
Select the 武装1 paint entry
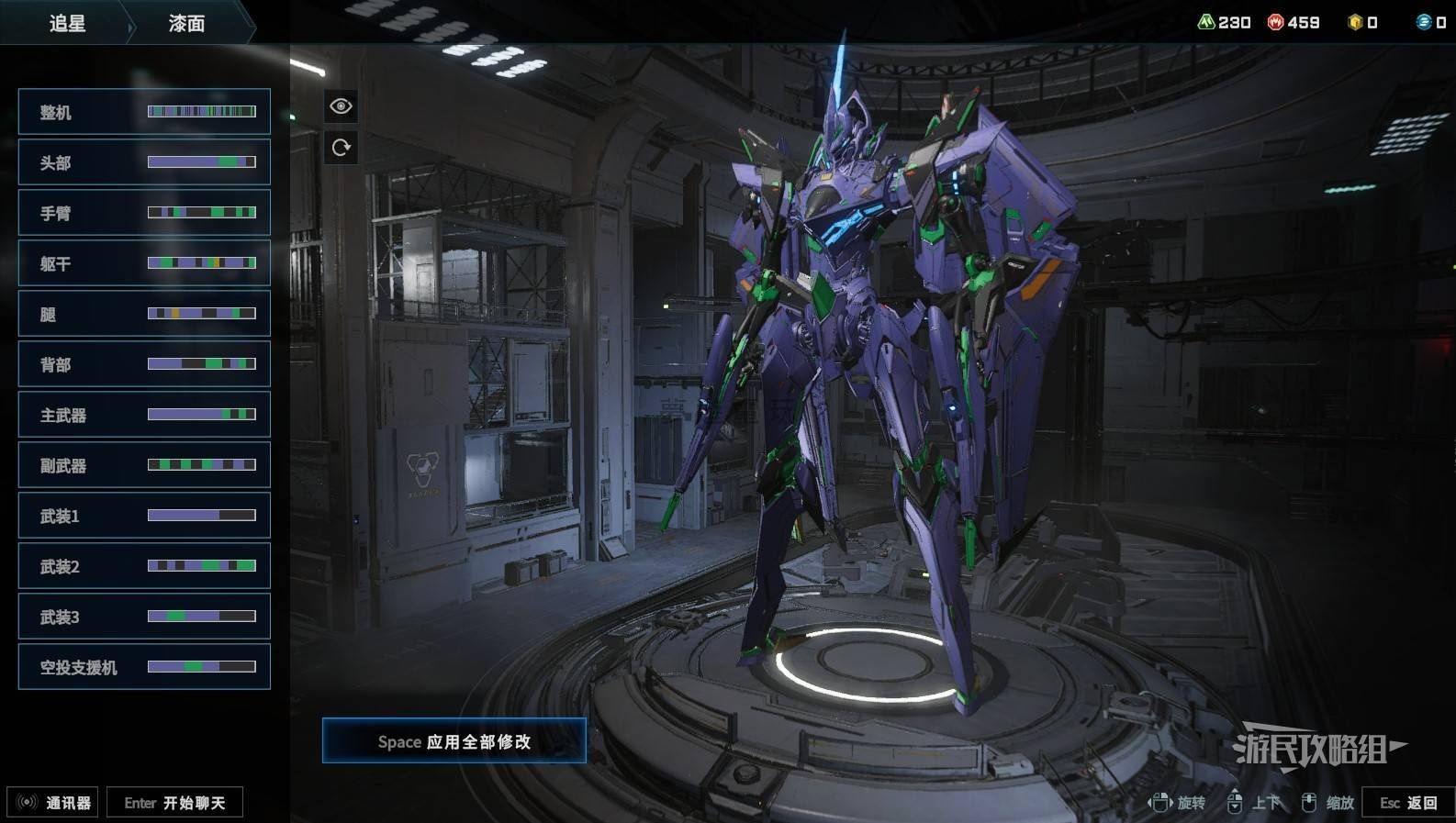pos(144,516)
